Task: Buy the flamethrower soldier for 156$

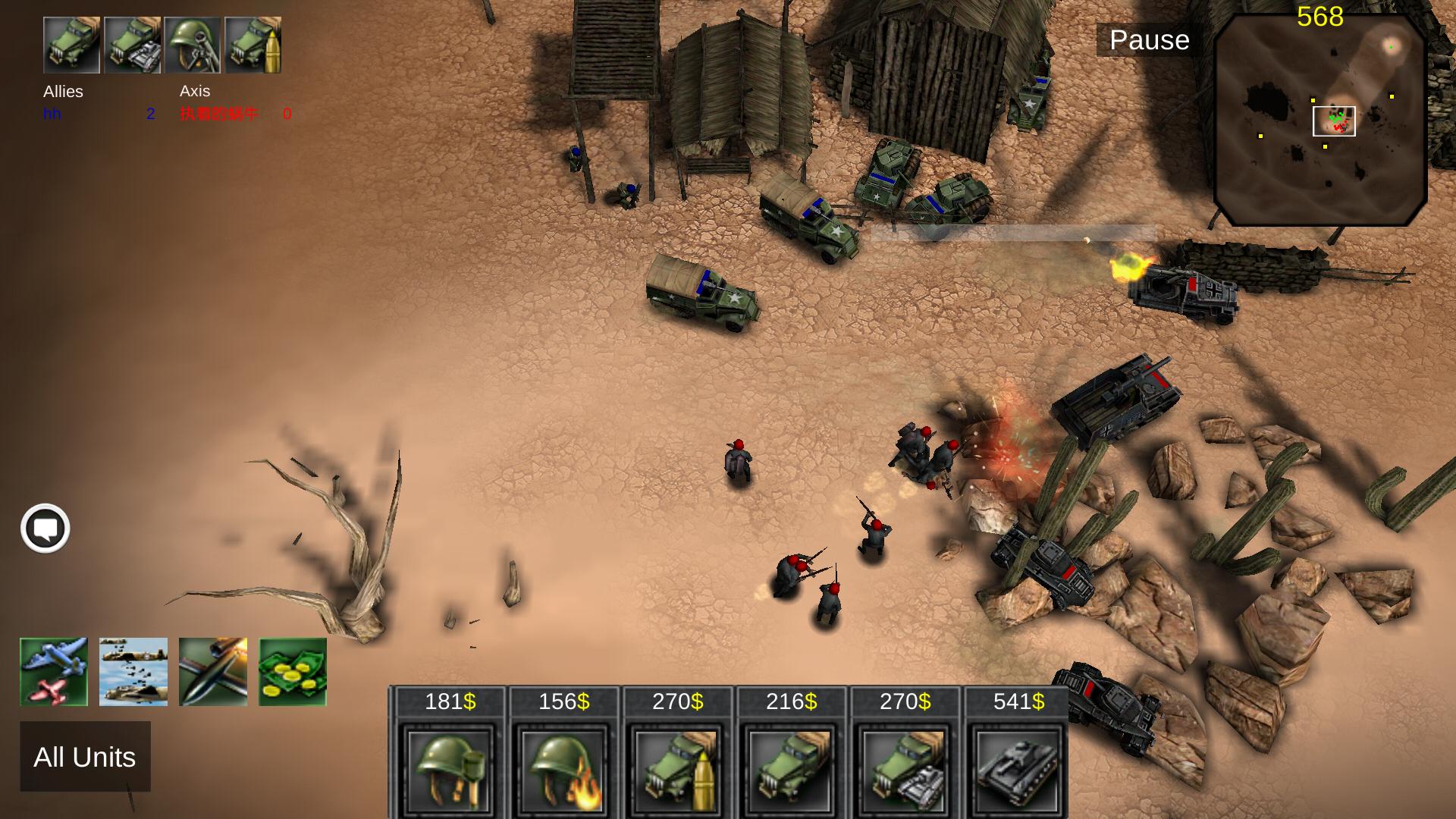Action: tap(562, 768)
